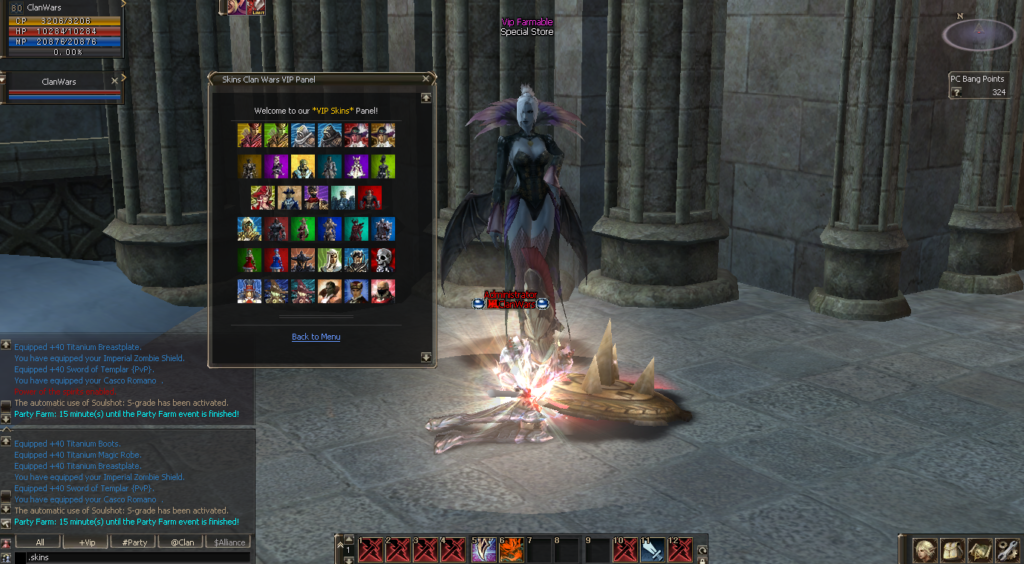Focus the chat input box containing .skins

[x=130, y=557]
